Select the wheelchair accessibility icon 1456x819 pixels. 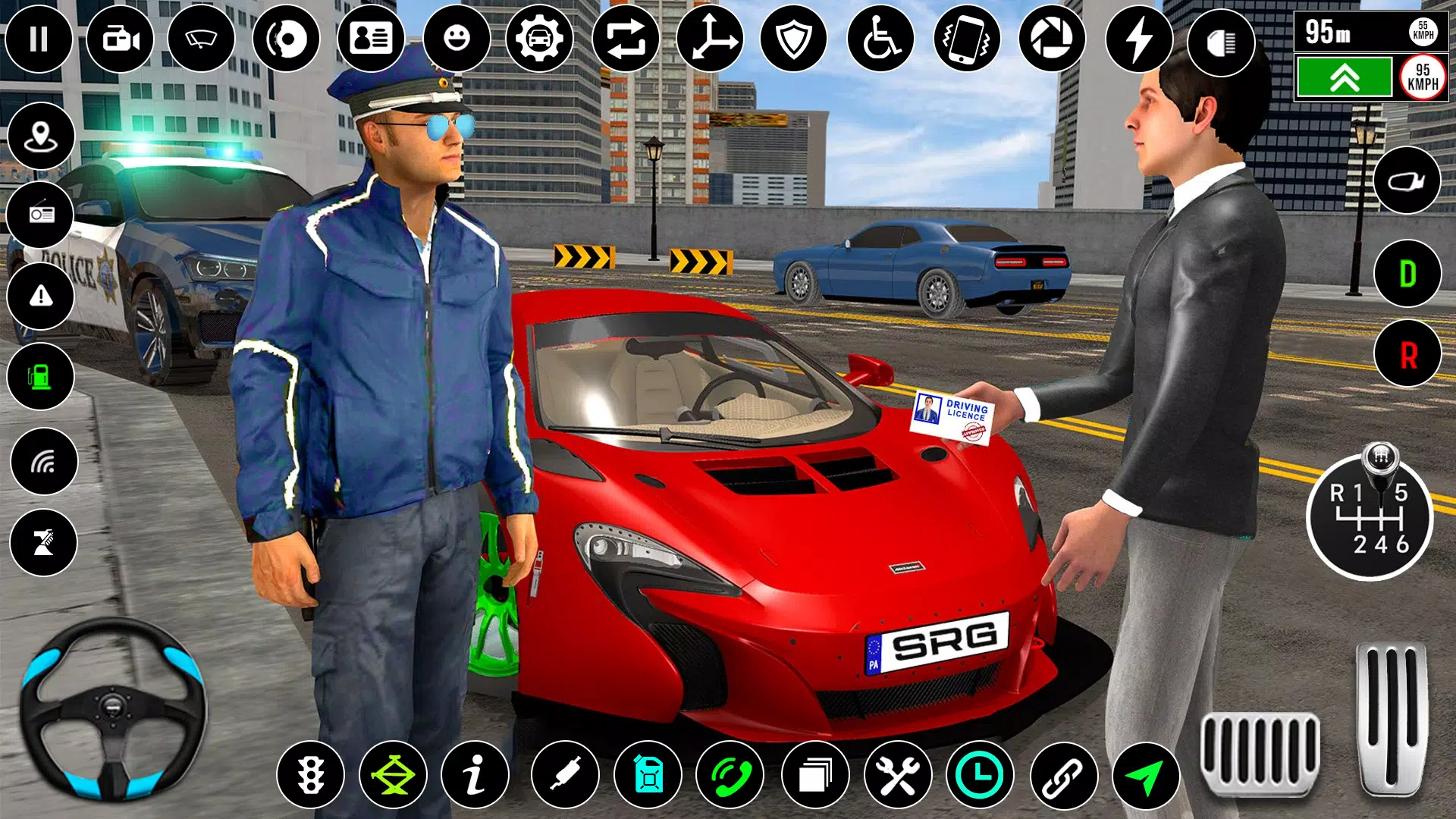coord(880,39)
